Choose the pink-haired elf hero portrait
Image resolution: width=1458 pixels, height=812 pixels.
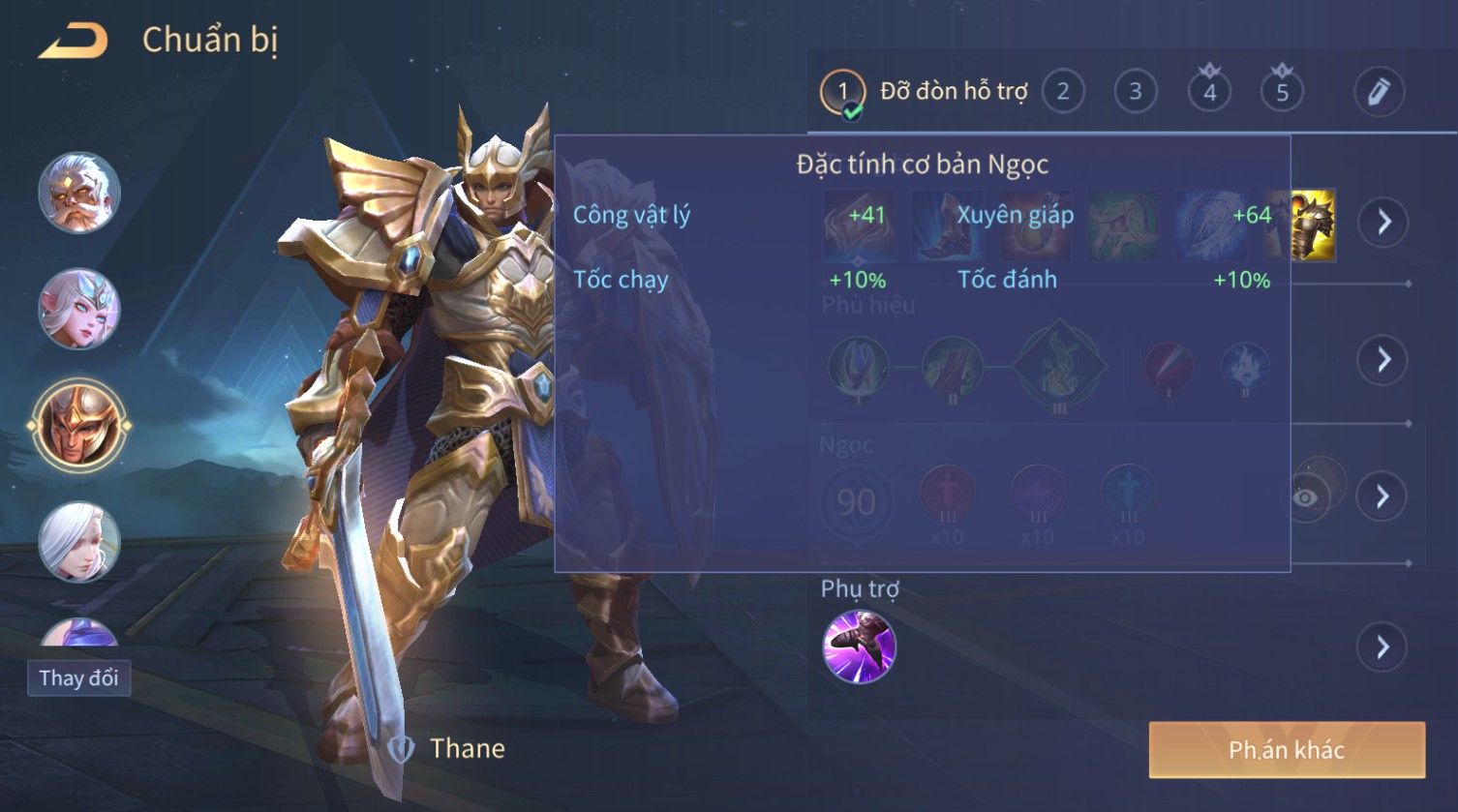[x=79, y=309]
